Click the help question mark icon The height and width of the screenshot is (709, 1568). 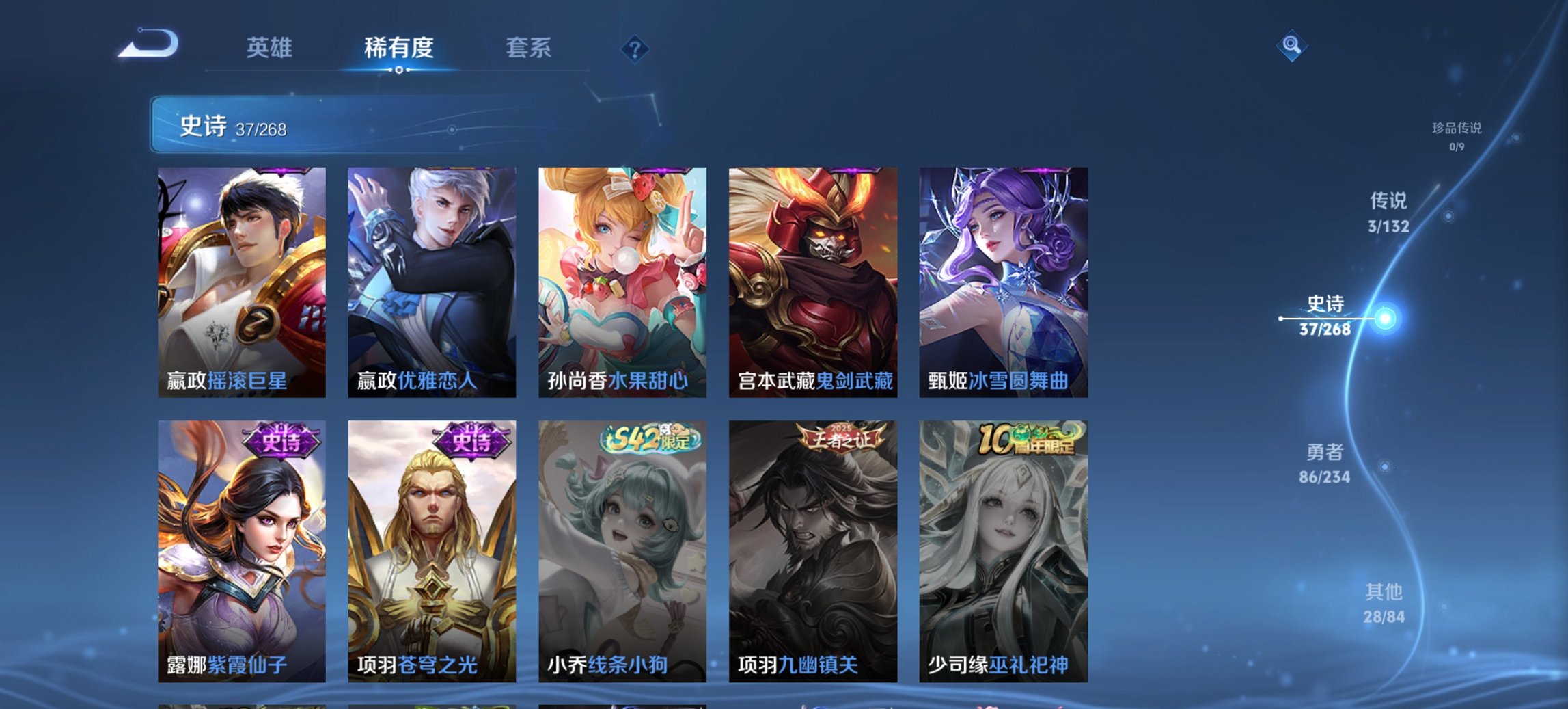click(633, 48)
